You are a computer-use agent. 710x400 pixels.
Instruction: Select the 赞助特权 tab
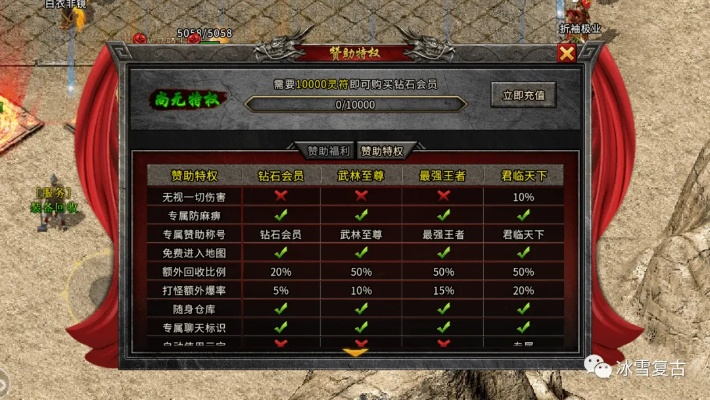tap(382, 151)
